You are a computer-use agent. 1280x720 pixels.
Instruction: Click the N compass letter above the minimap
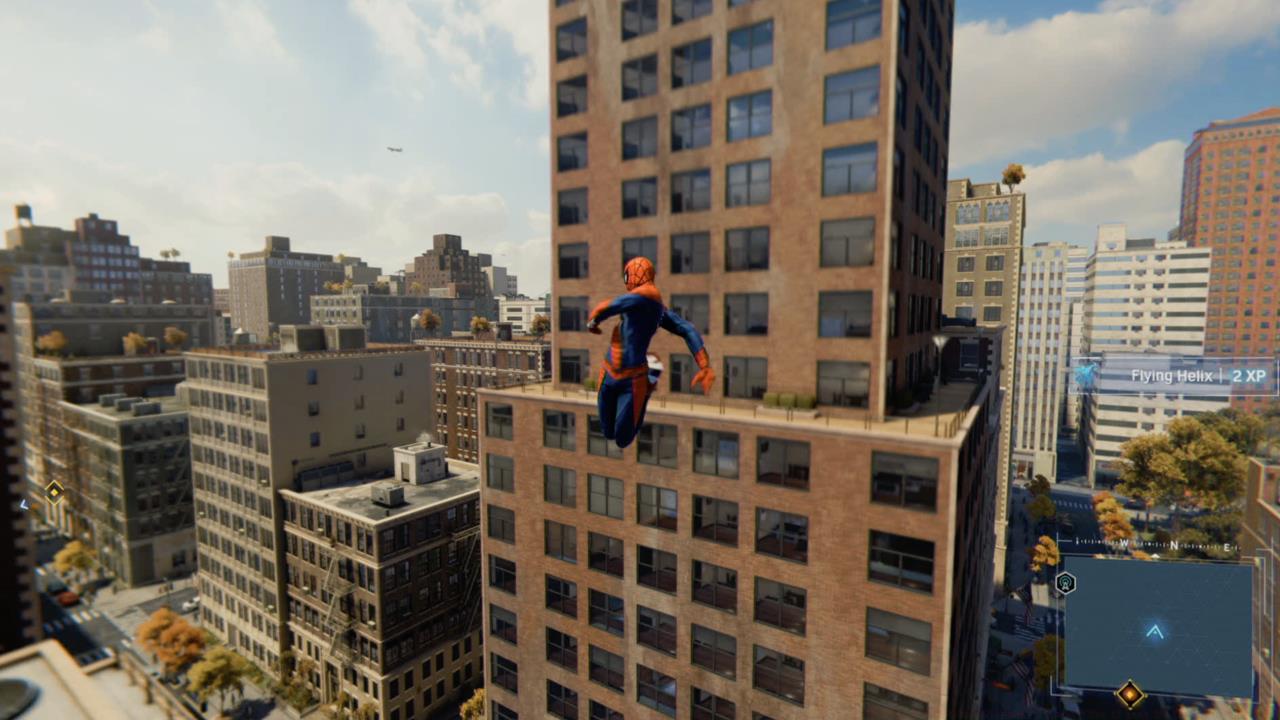click(x=1173, y=545)
